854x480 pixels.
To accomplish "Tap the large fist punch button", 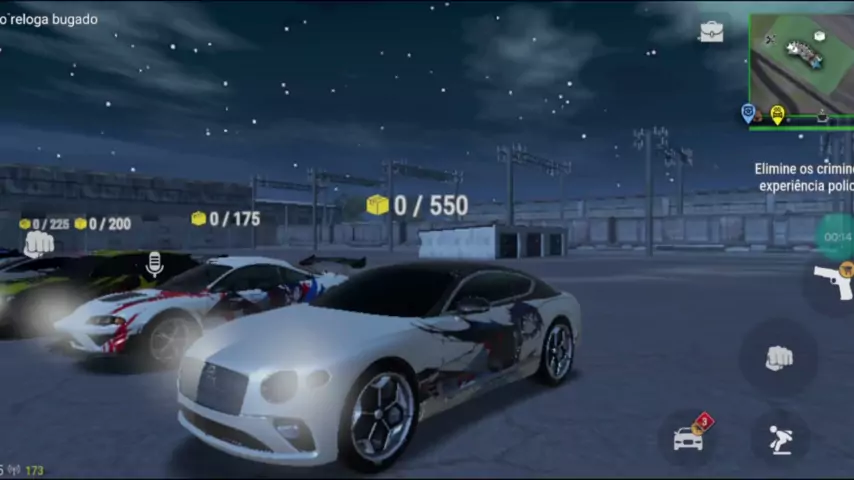I will coord(778,357).
